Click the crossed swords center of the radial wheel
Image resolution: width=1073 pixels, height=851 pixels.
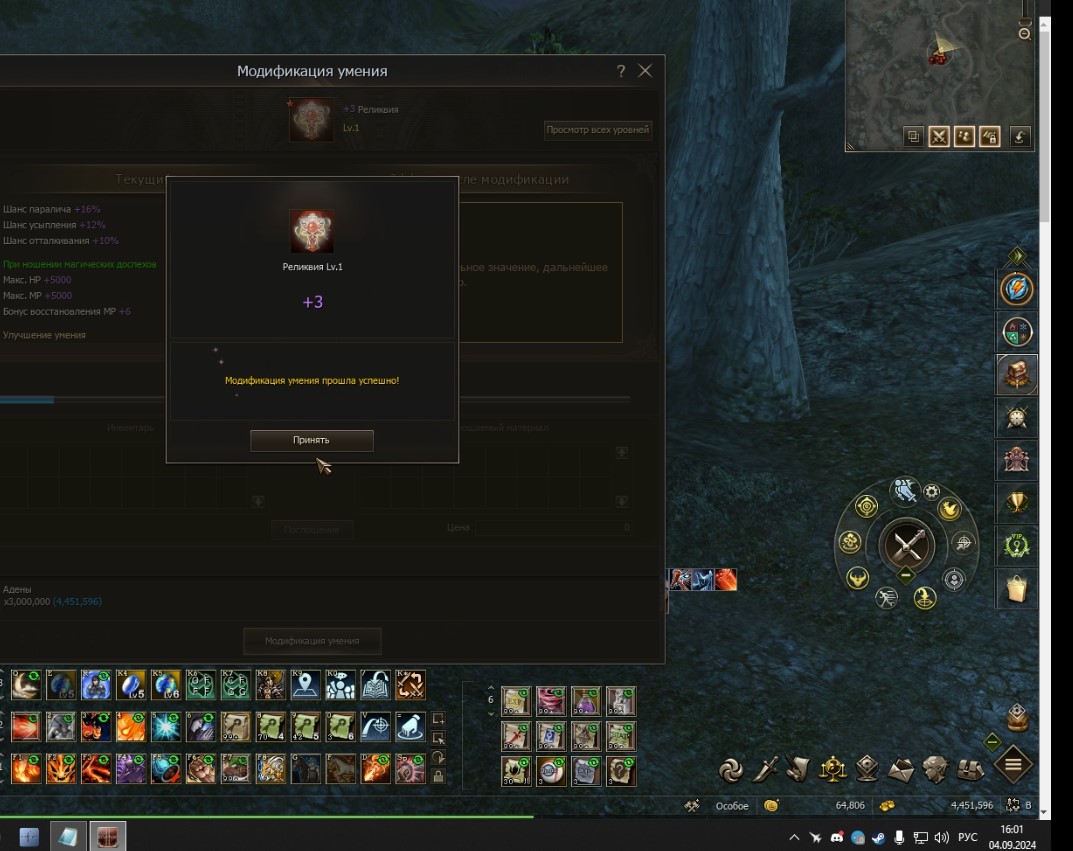tap(907, 546)
